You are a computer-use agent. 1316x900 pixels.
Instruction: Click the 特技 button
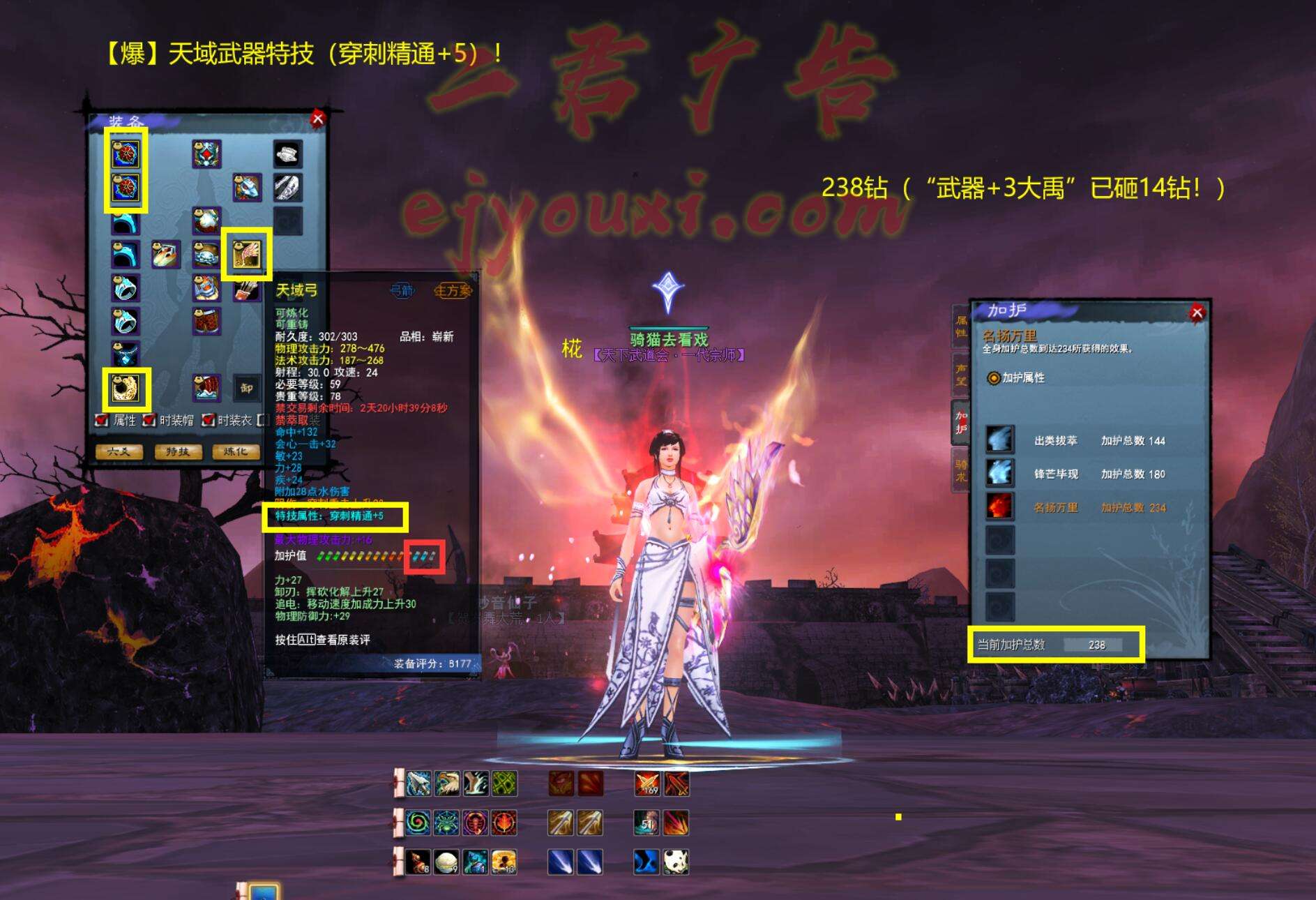pos(177,452)
